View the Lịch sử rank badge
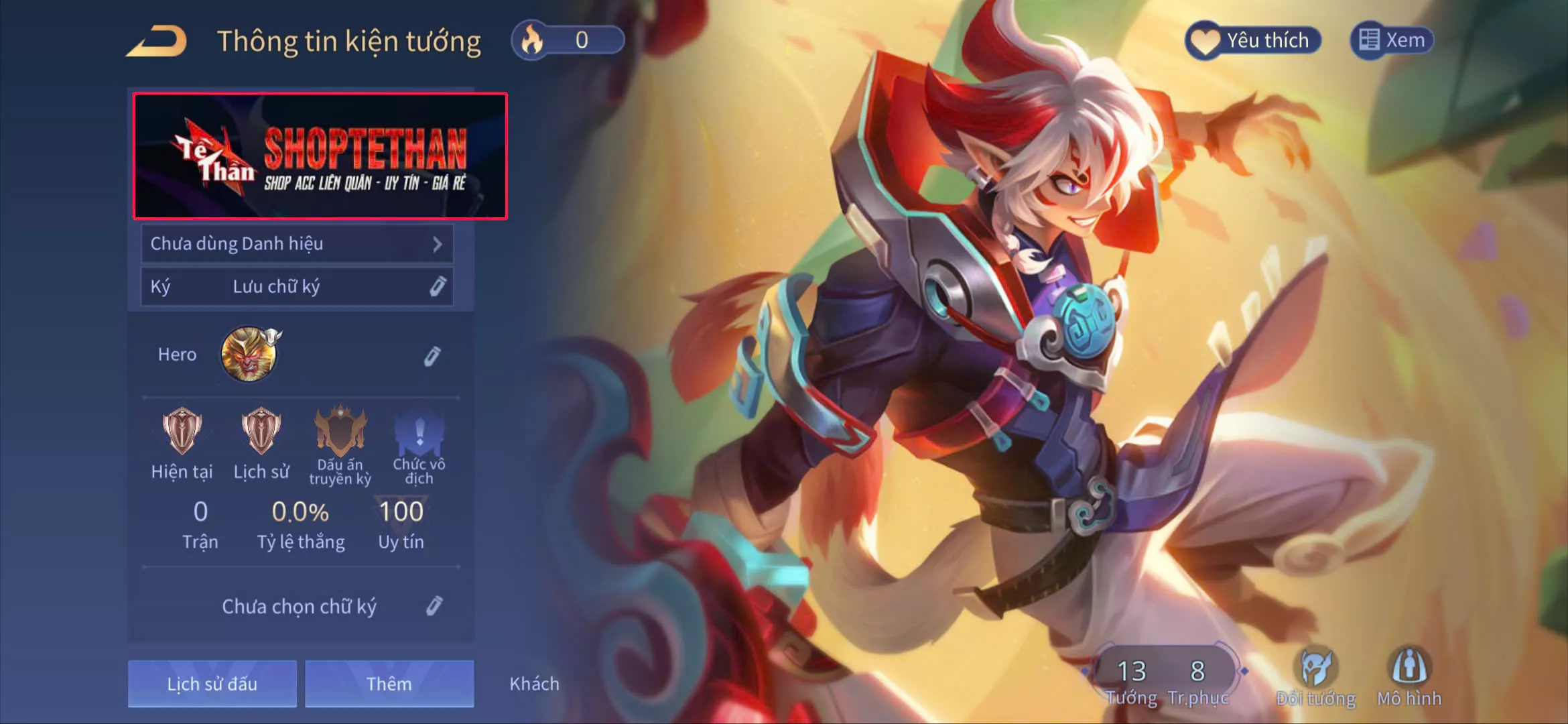Screen dimensions: 1568x724 [x=261, y=432]
